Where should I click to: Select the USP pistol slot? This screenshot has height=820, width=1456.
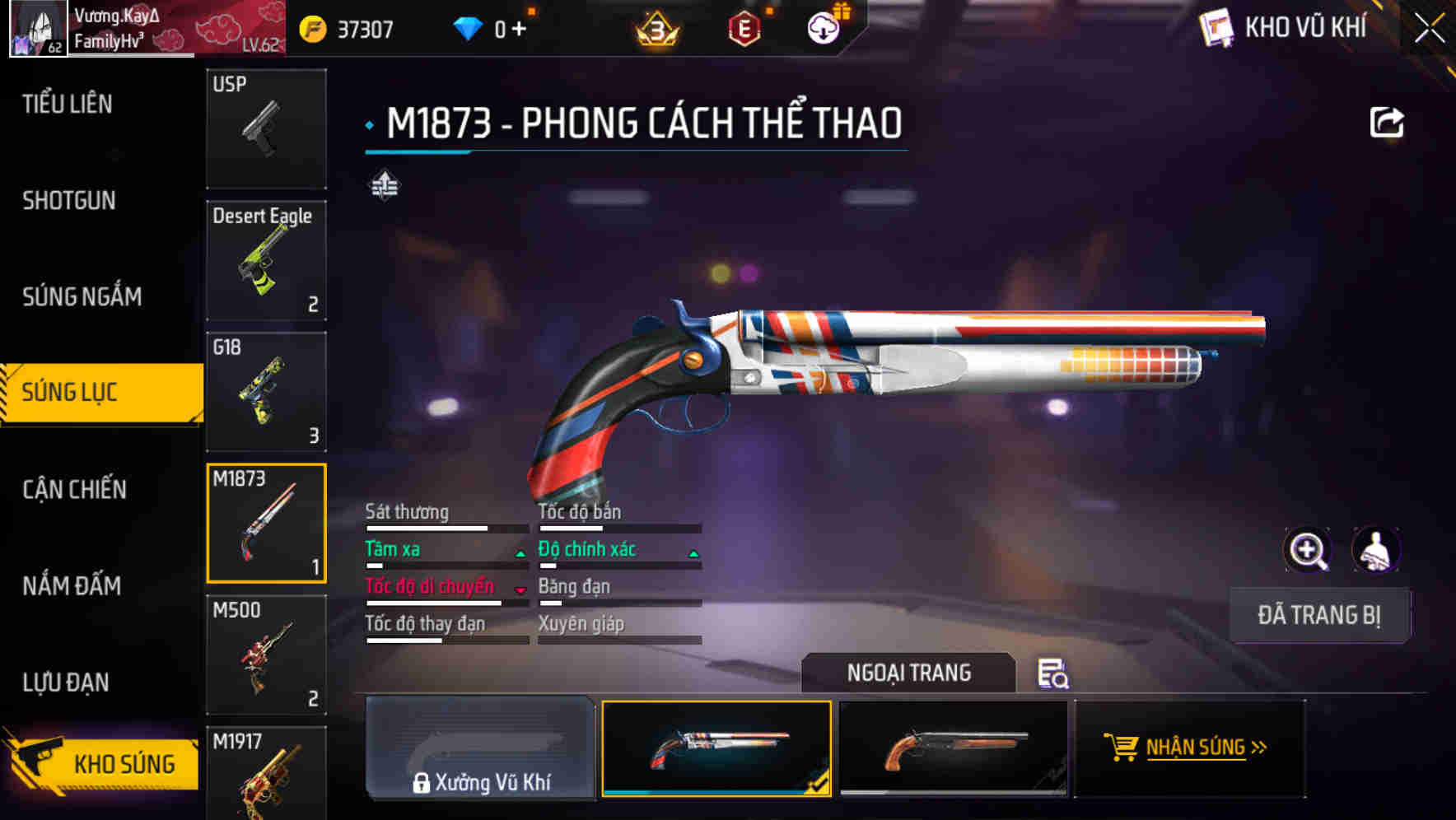[266, 129]
